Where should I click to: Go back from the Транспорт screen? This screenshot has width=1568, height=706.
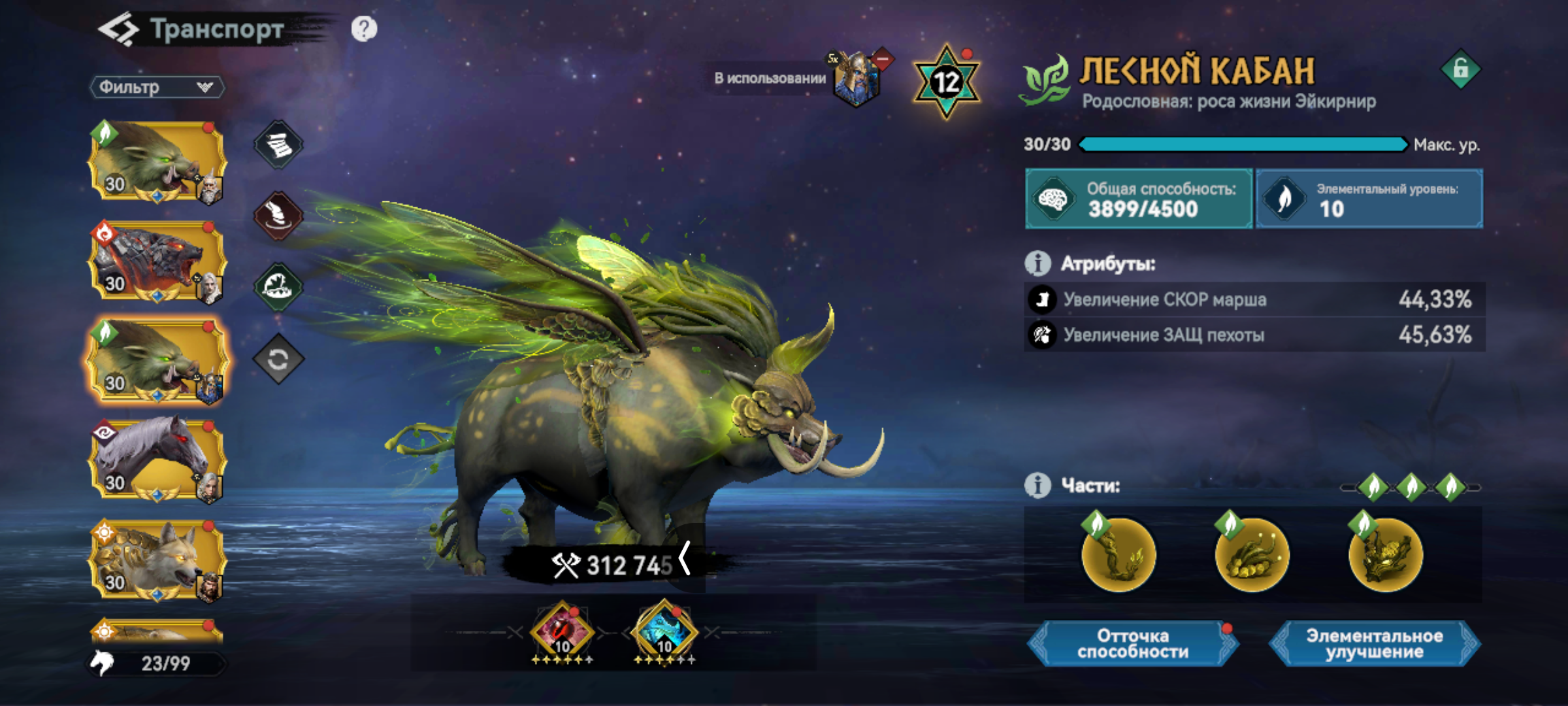pyautogui.click(x=118, y=29)
